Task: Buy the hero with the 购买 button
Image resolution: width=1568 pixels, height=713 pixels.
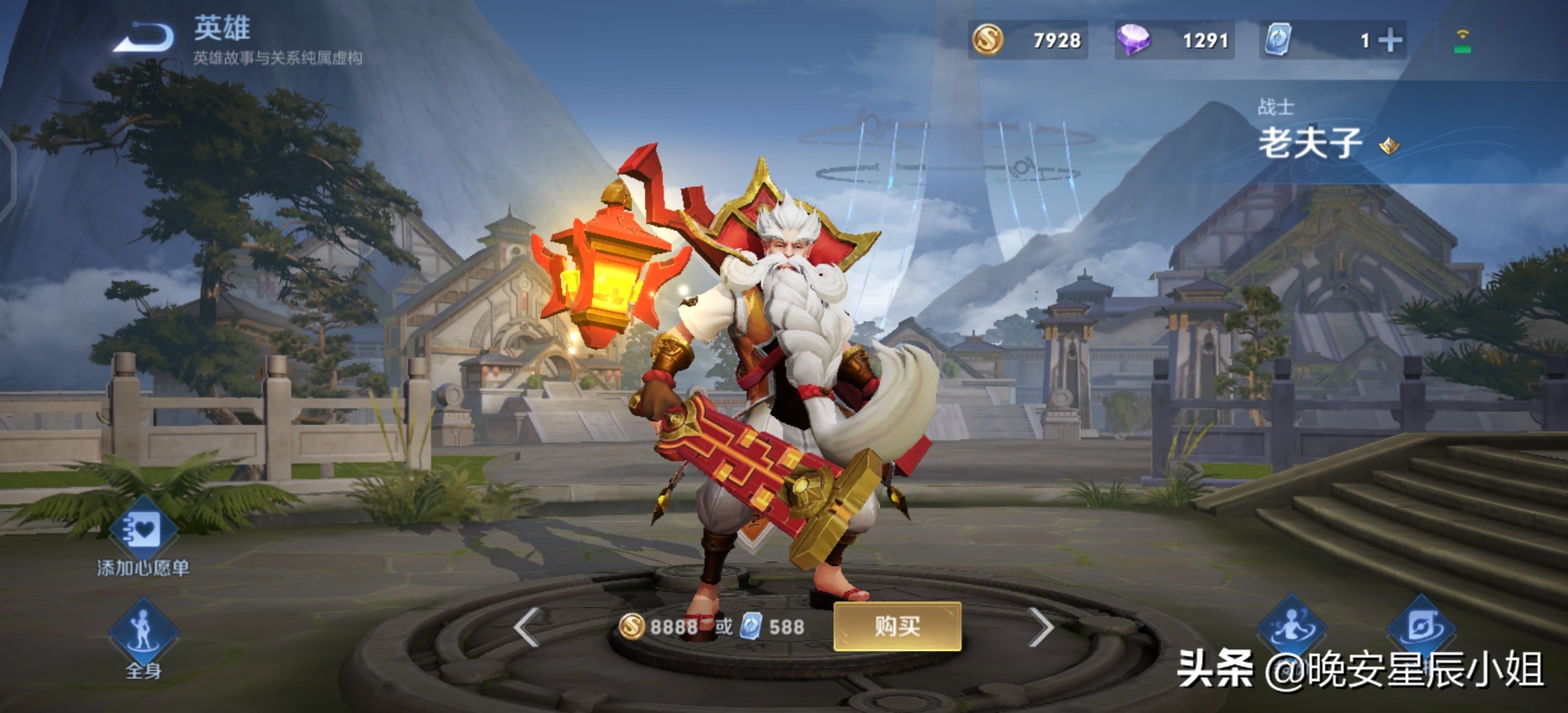Action: (897, 626)
